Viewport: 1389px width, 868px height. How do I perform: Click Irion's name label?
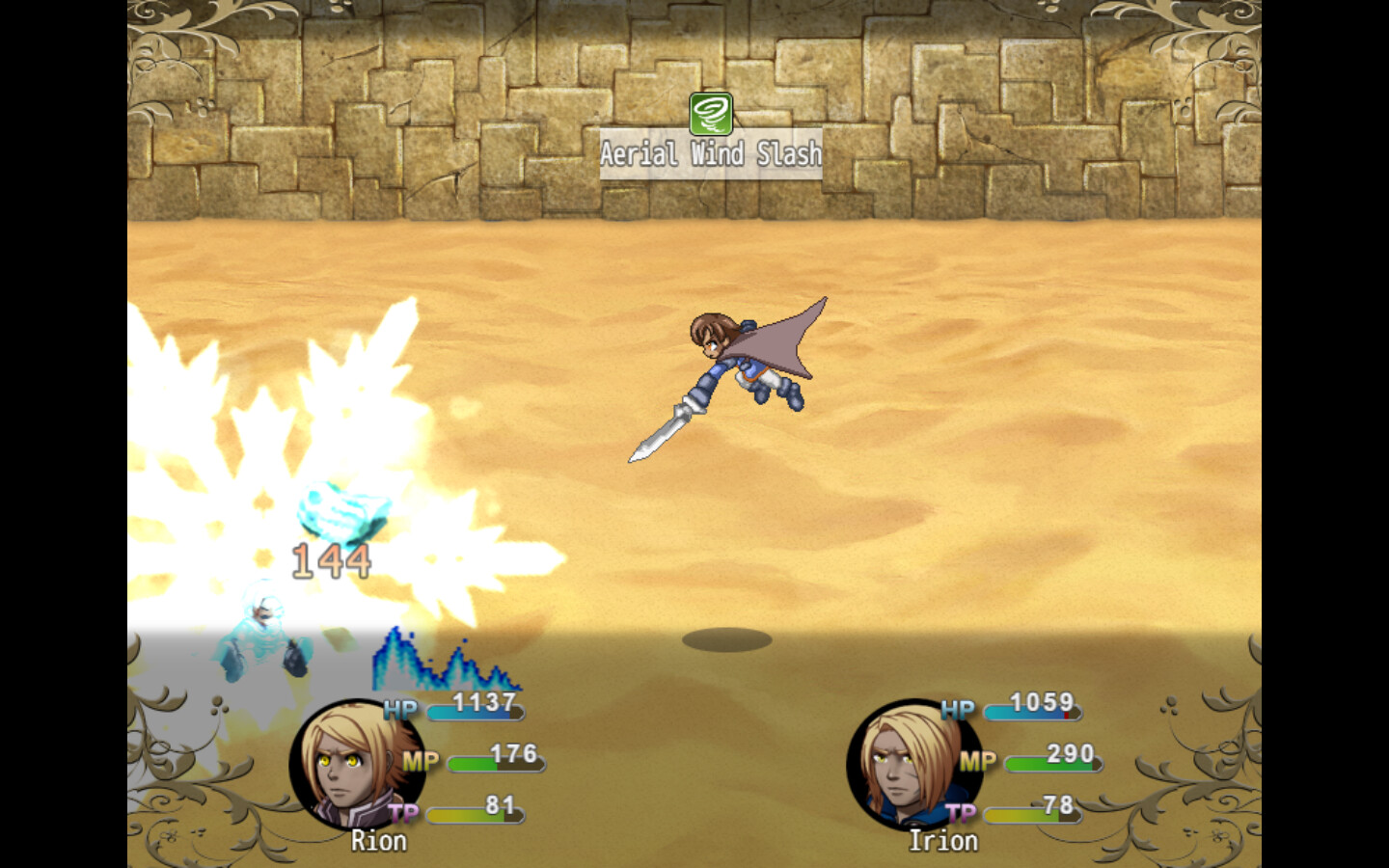(942, 841)
